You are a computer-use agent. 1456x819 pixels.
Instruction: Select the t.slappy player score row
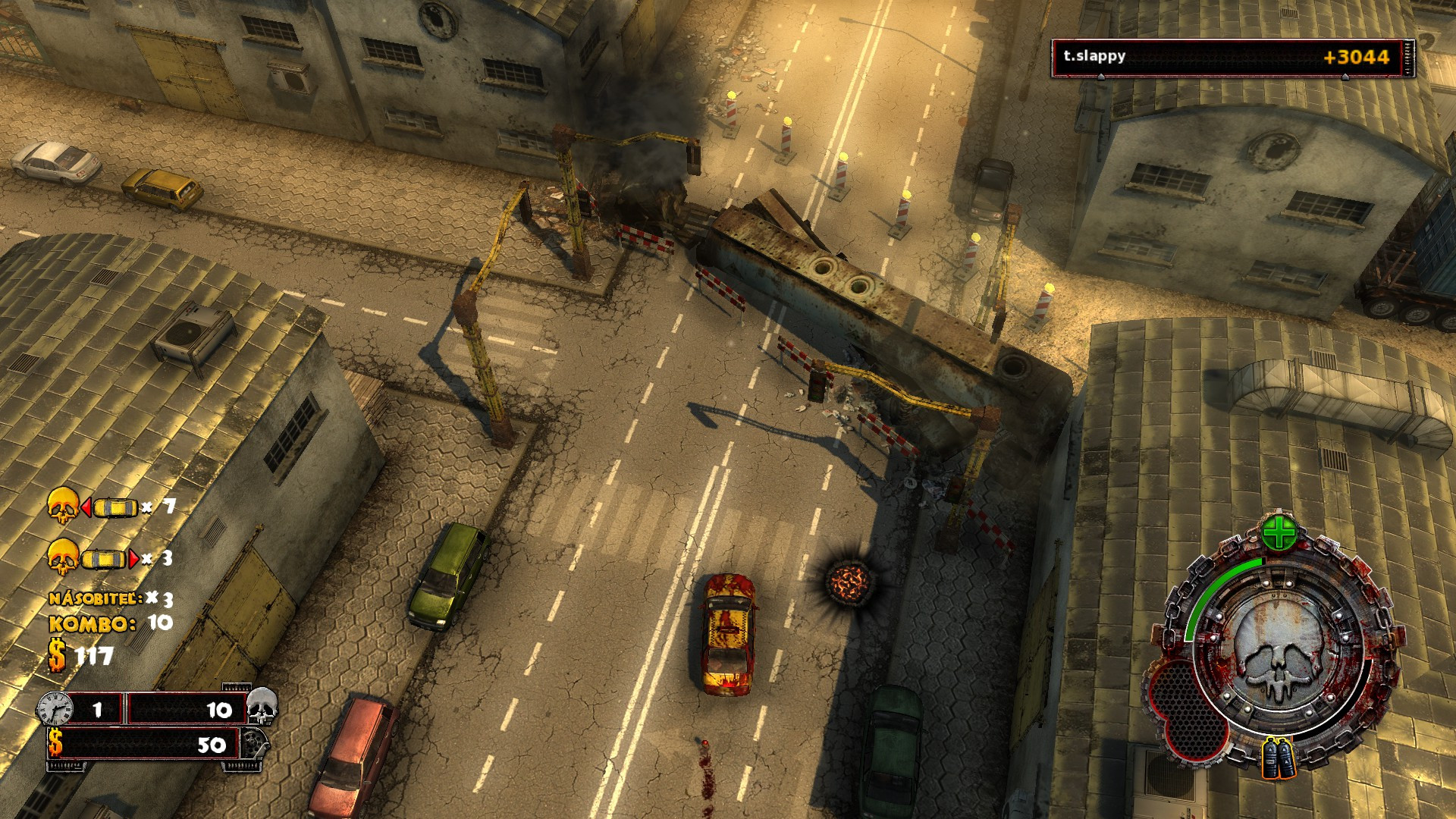pyautogui.click(x=1232, y=58)
